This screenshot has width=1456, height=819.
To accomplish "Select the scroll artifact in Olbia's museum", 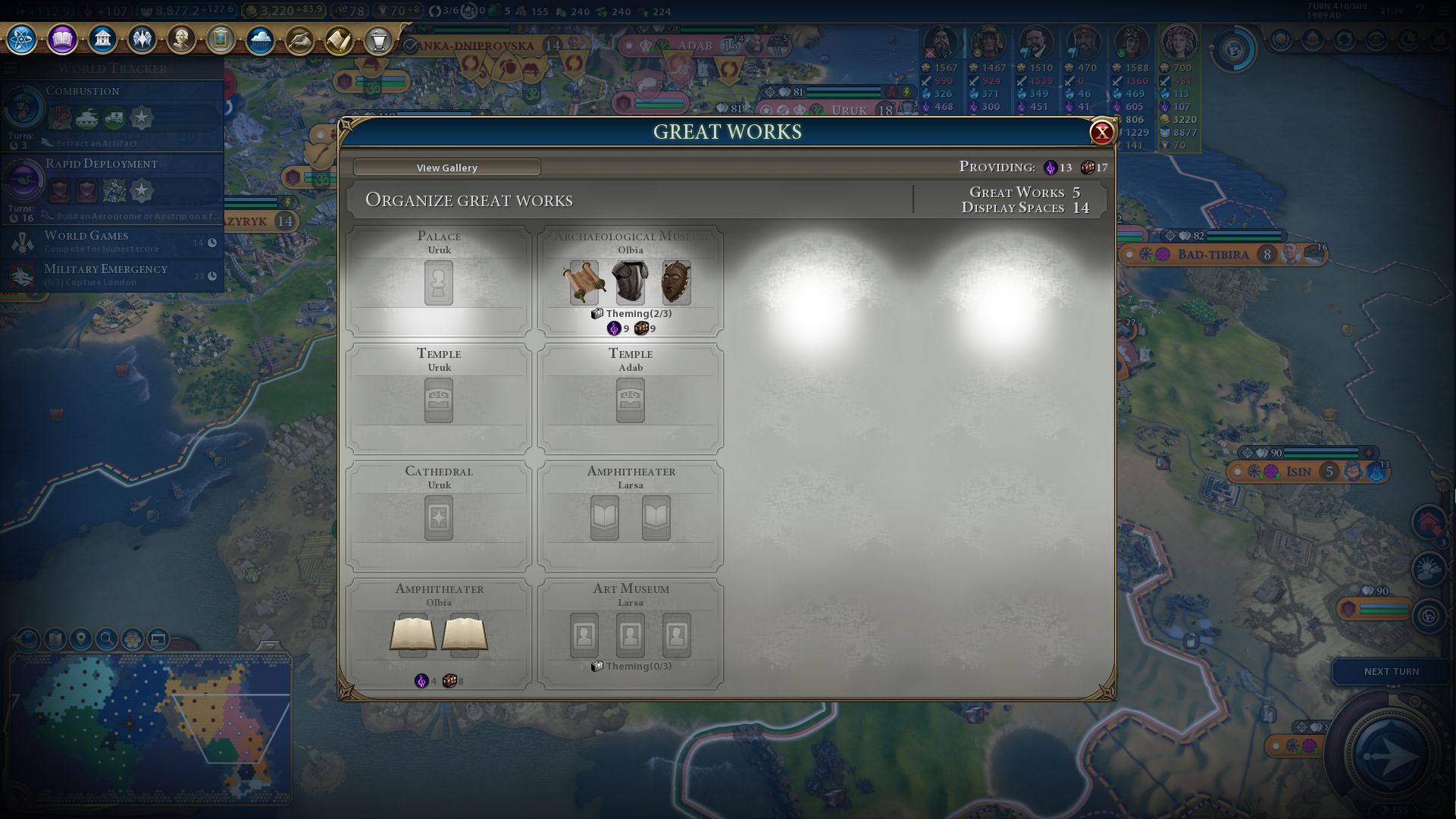I will click(x=584, y=282).
